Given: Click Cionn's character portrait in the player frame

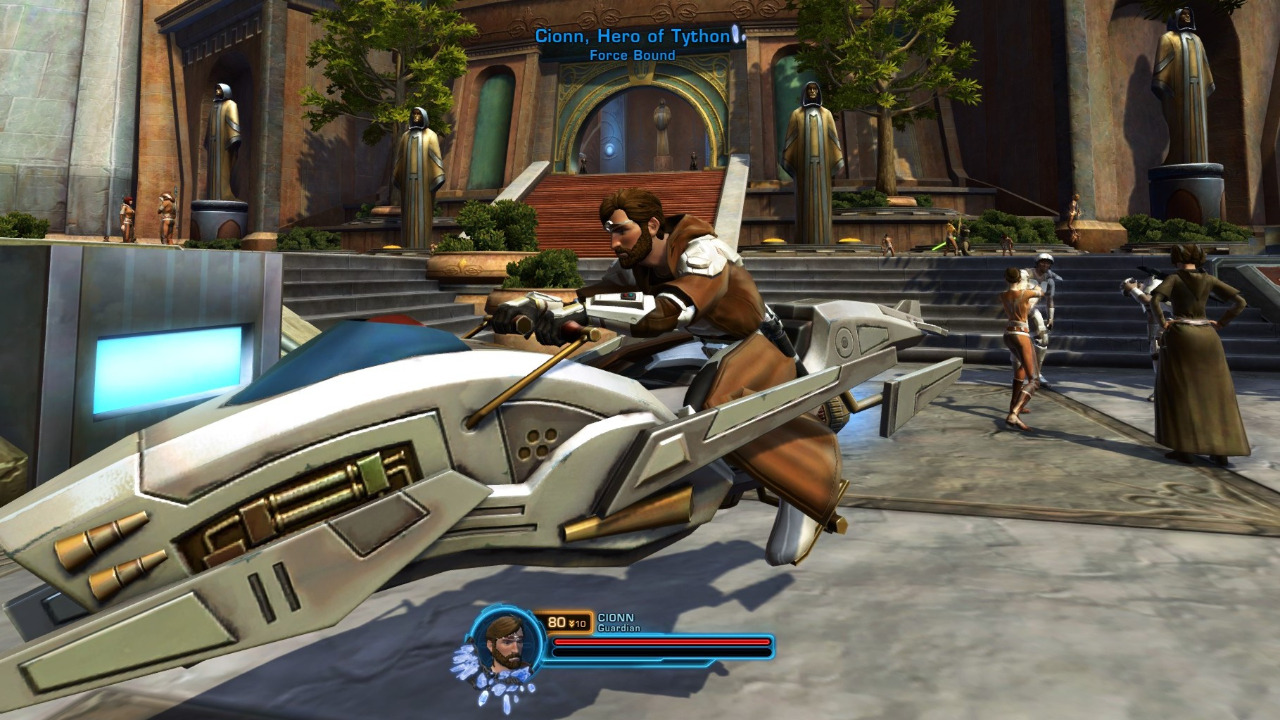Looking at the screenshot, I should [506, 642].
